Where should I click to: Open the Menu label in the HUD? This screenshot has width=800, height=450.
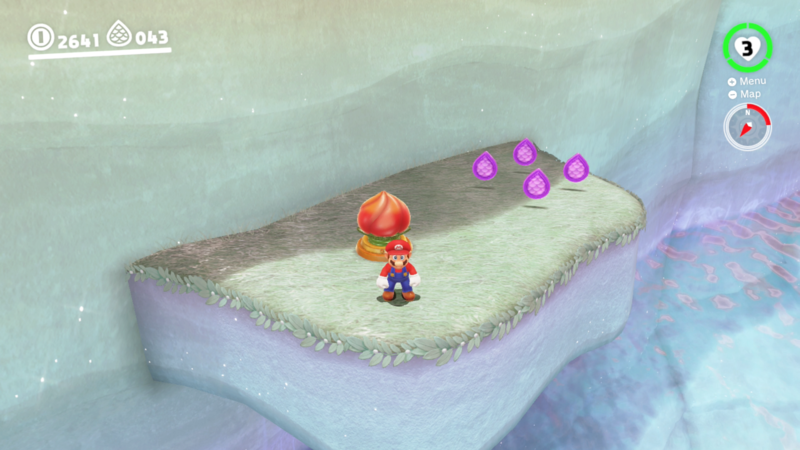pyautogui.click(x=750, y=81)
